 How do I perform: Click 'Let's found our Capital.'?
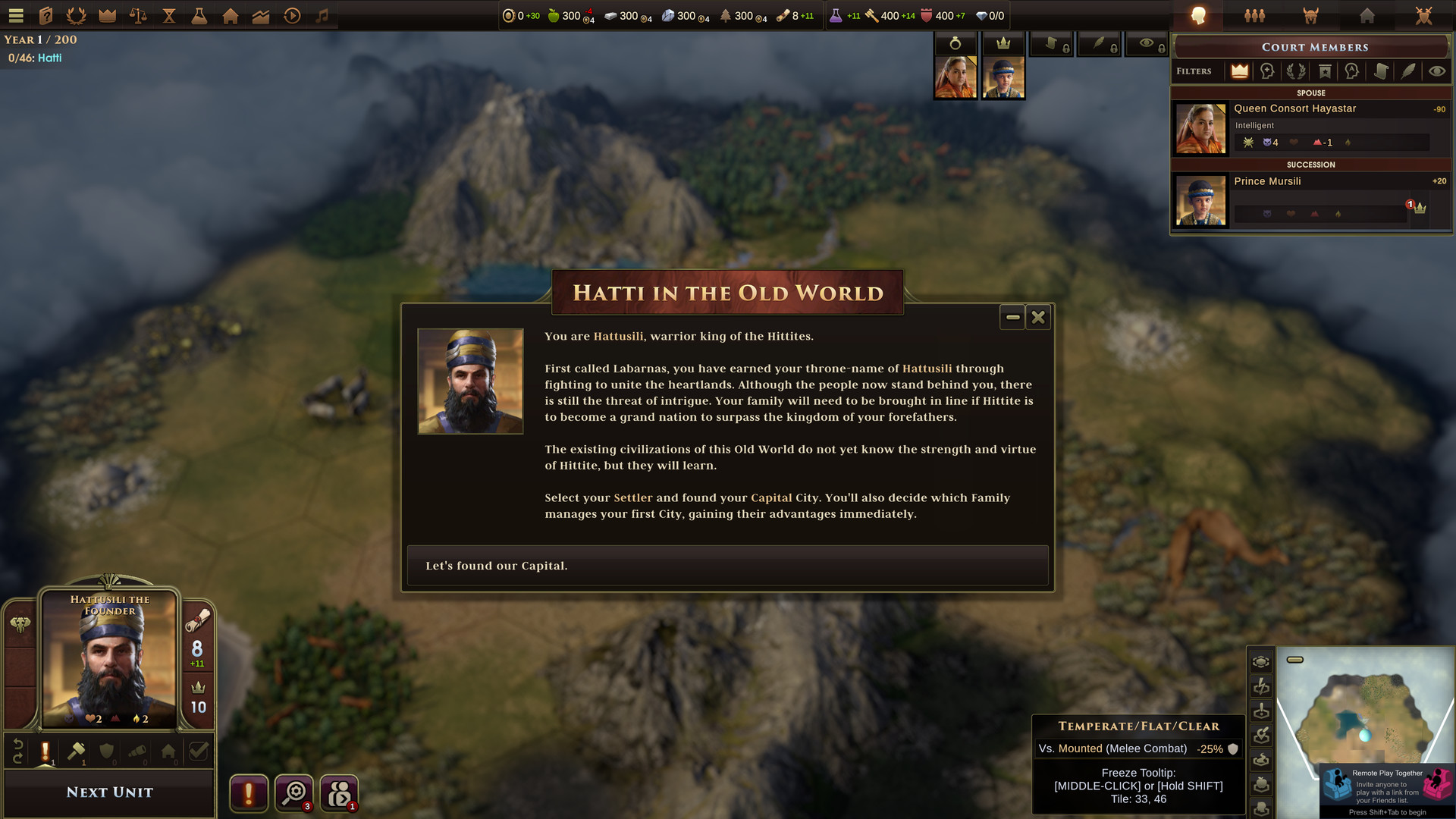point(726,565)
